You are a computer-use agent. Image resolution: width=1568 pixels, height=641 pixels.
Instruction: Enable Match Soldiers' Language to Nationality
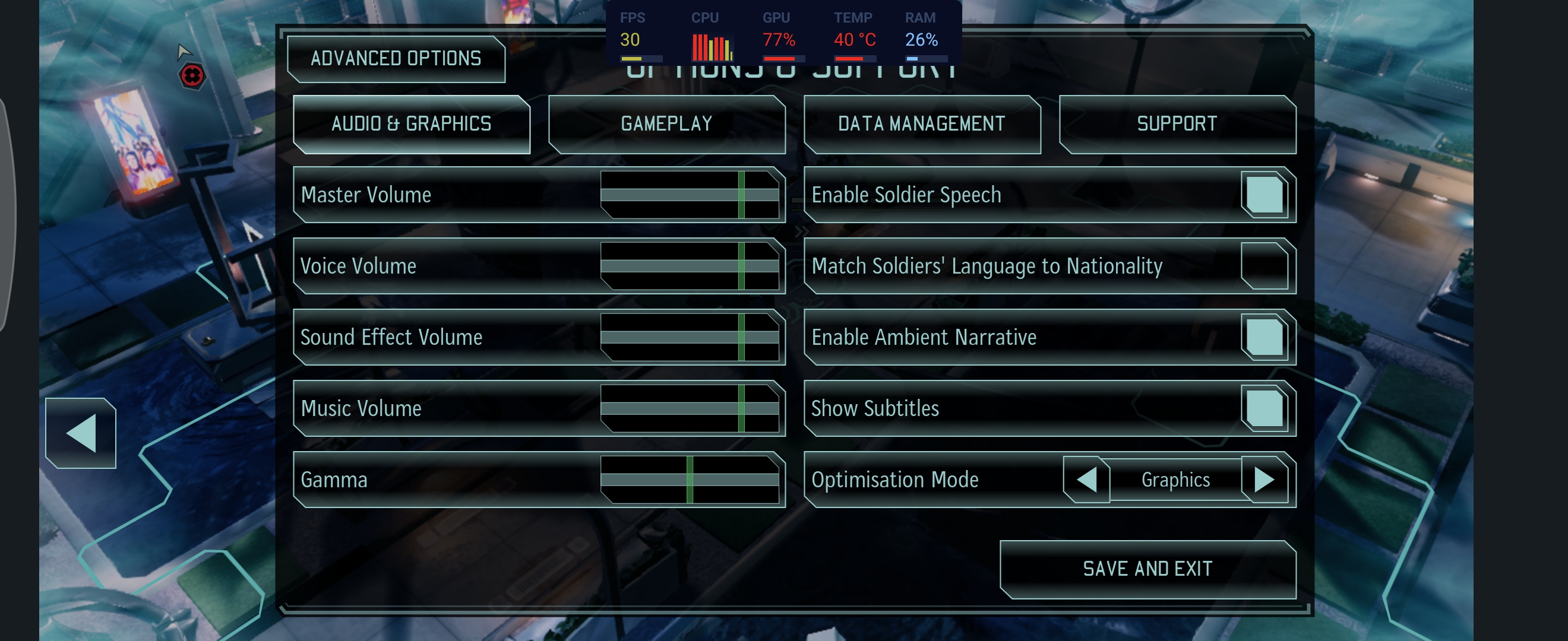[1264, 266]
